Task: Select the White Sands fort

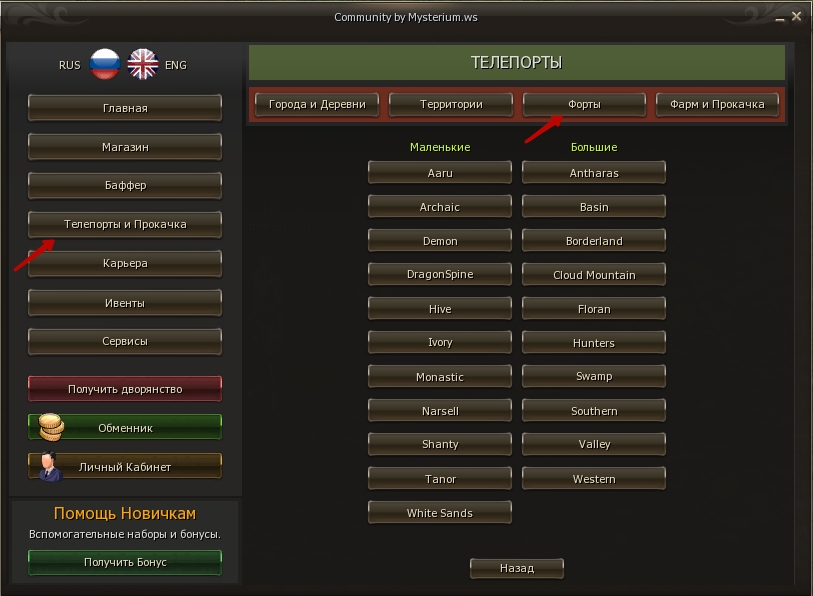Action: (x=440, y=513)
